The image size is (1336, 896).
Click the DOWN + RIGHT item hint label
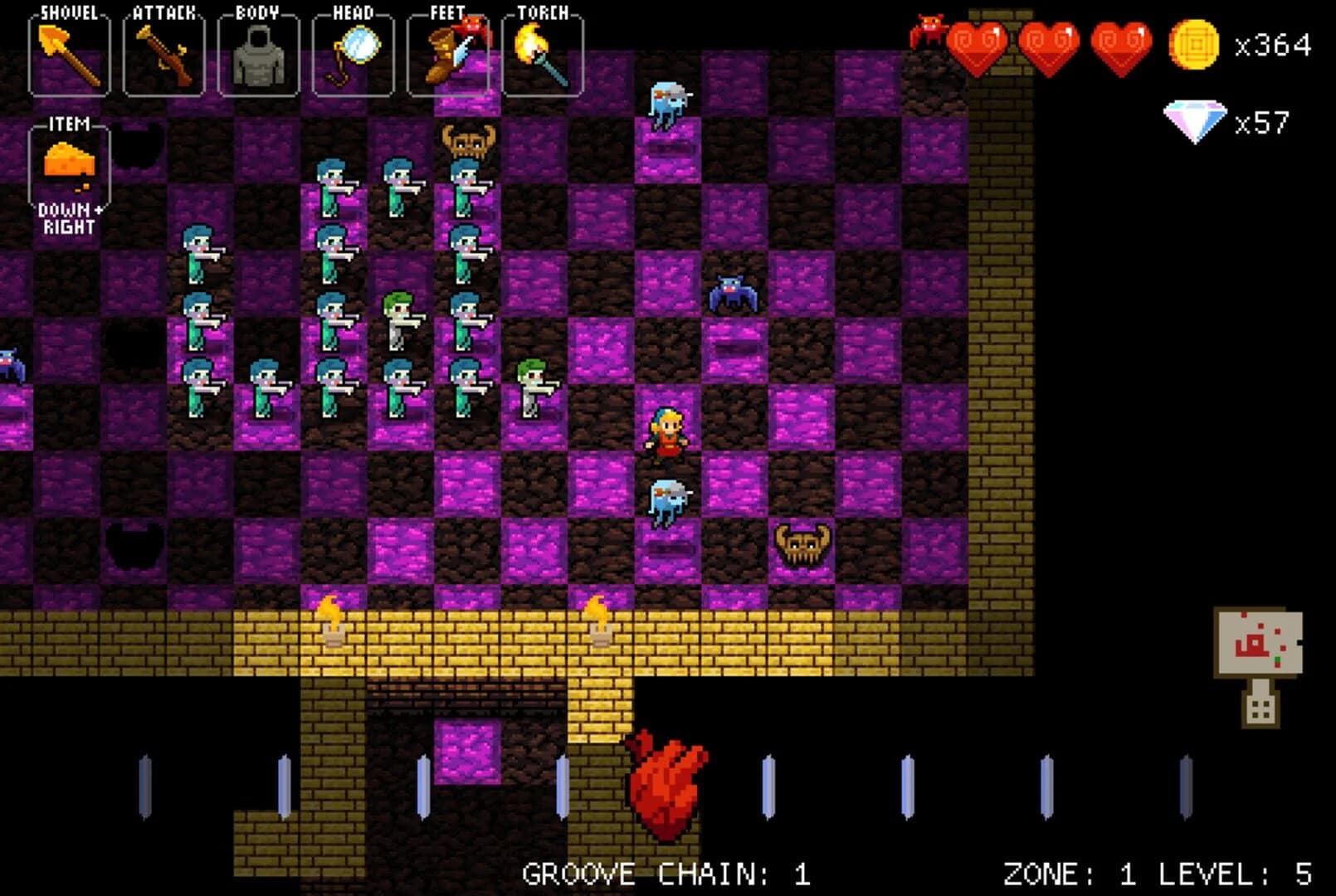click(71, 217)
